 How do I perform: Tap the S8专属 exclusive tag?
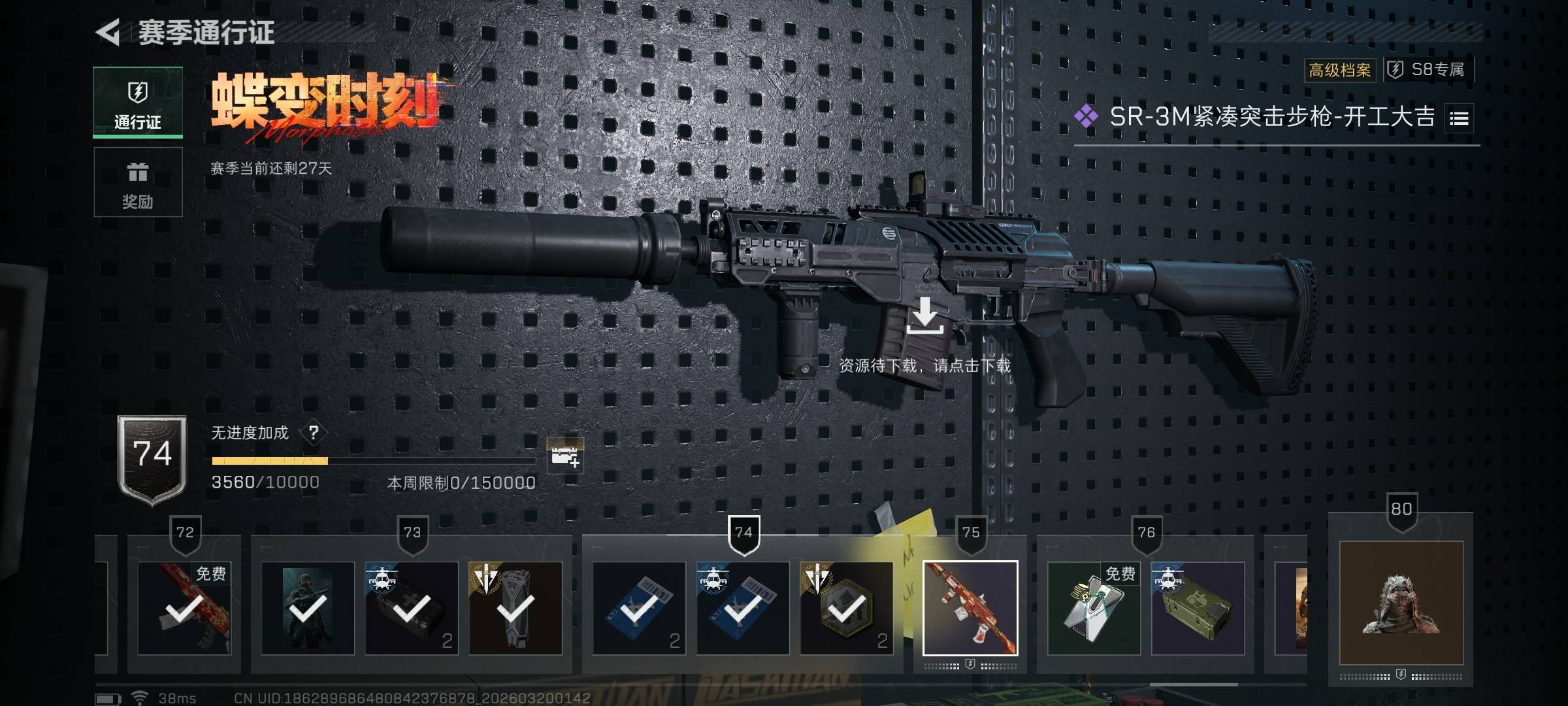[x=1429, y=70]
